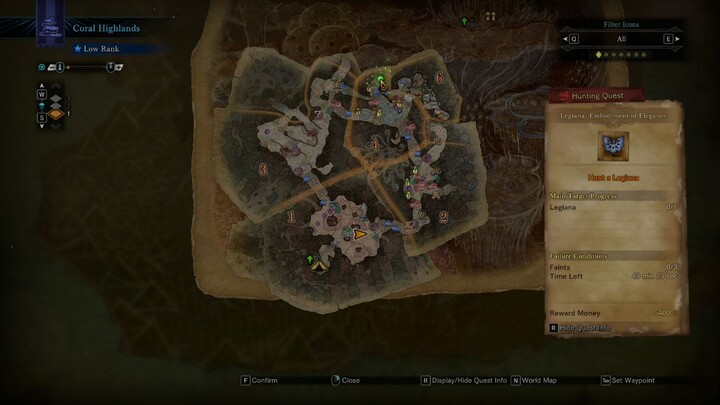
Task: Cycle Filter Icons to the previous filter
Action: 573,39
